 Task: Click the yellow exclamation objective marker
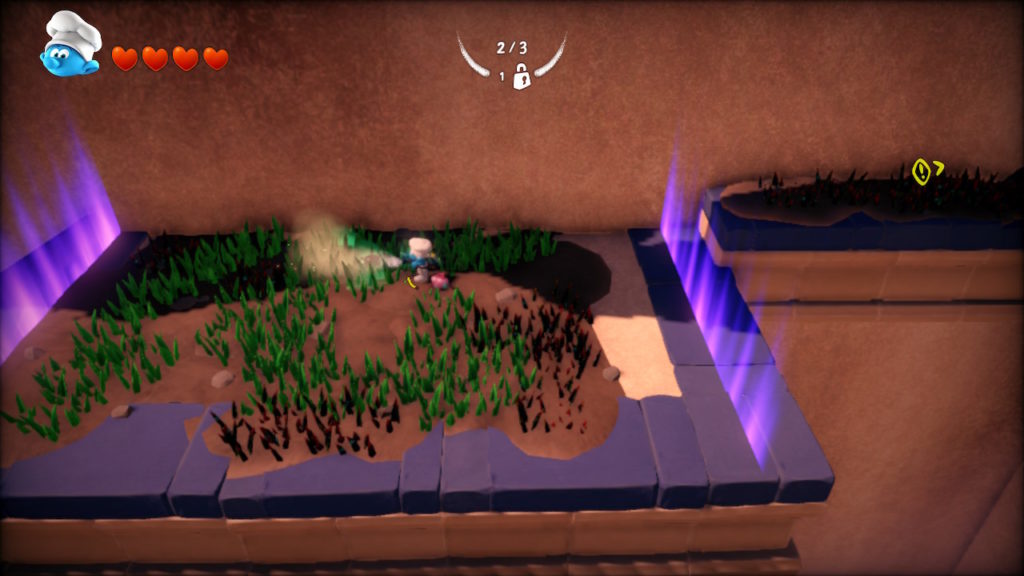(922, 172)
